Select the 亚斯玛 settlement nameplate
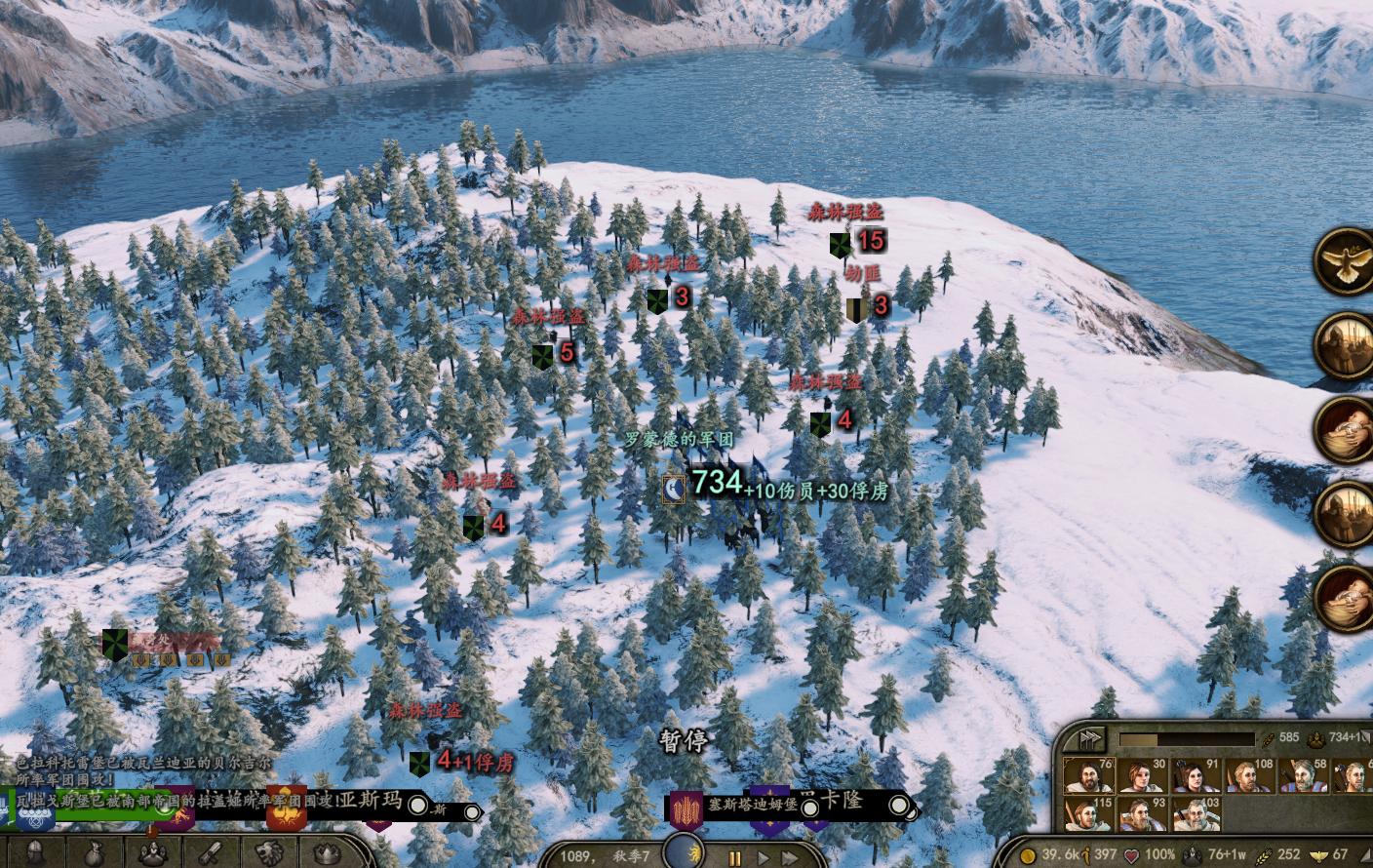 coord(369,802)
